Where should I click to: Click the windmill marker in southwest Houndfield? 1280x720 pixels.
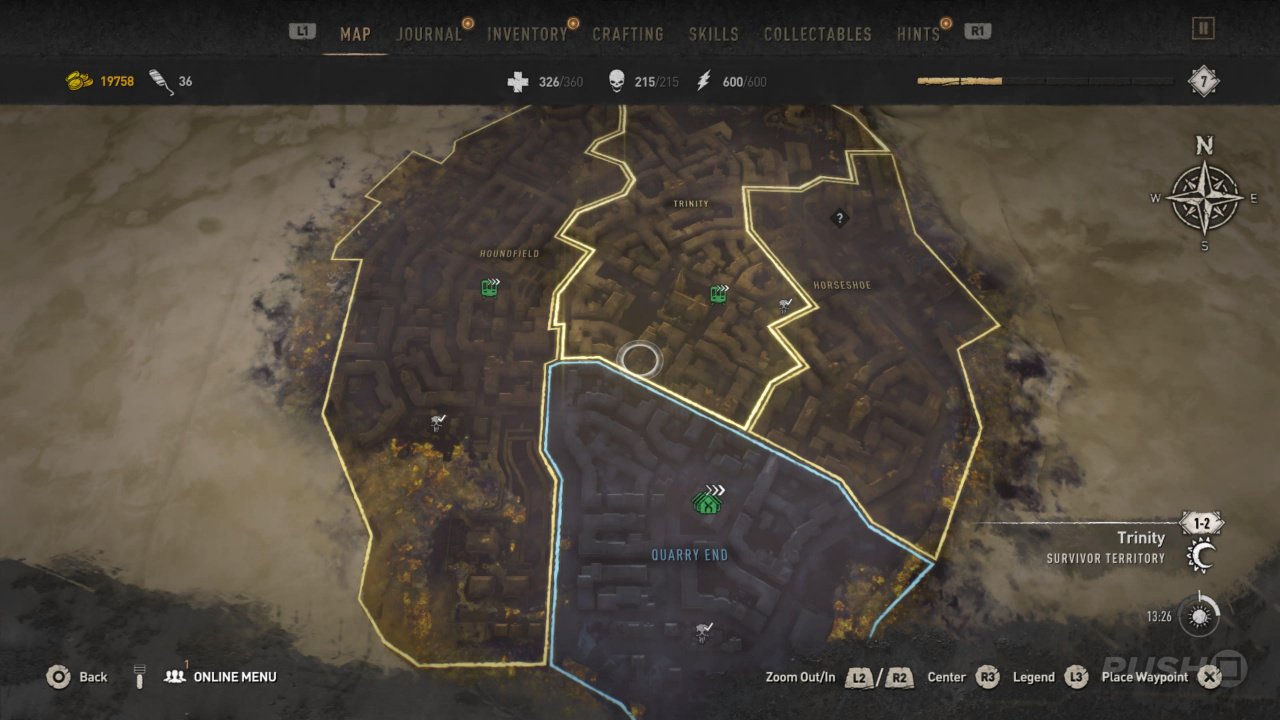437,422
